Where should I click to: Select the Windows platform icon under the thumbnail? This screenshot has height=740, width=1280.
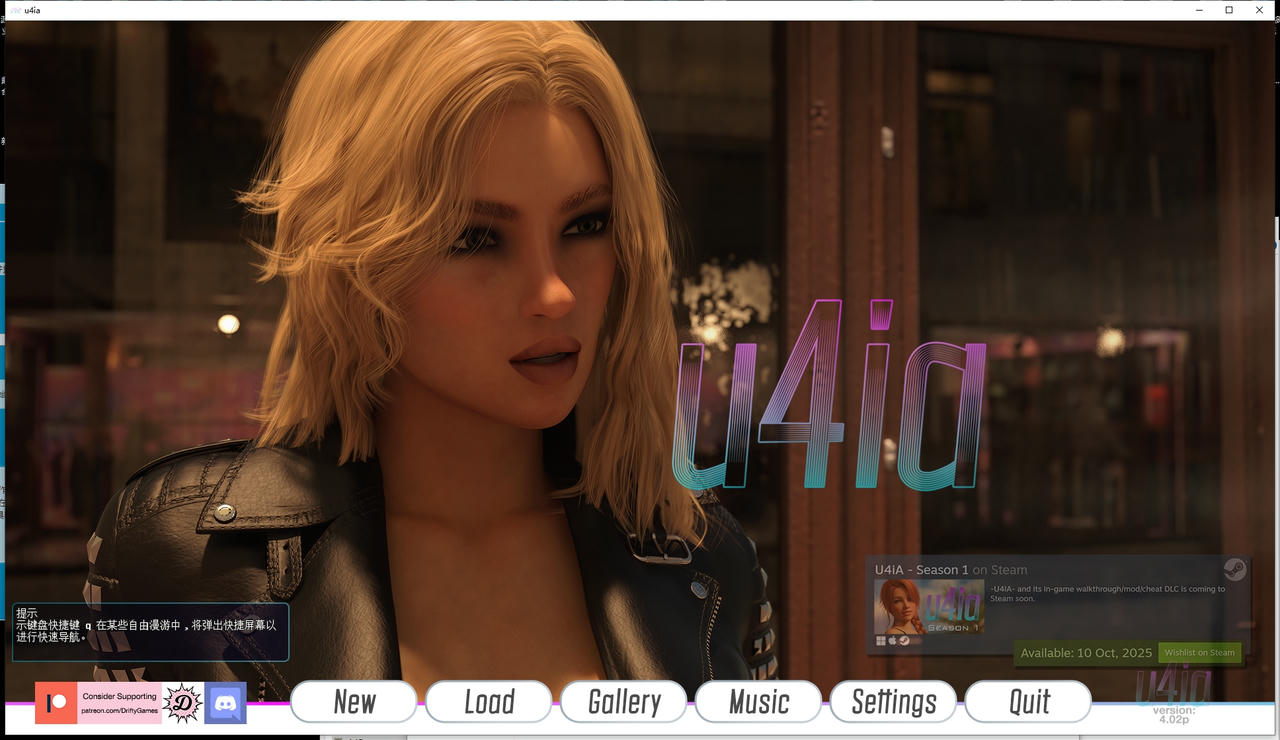point(880,640)
